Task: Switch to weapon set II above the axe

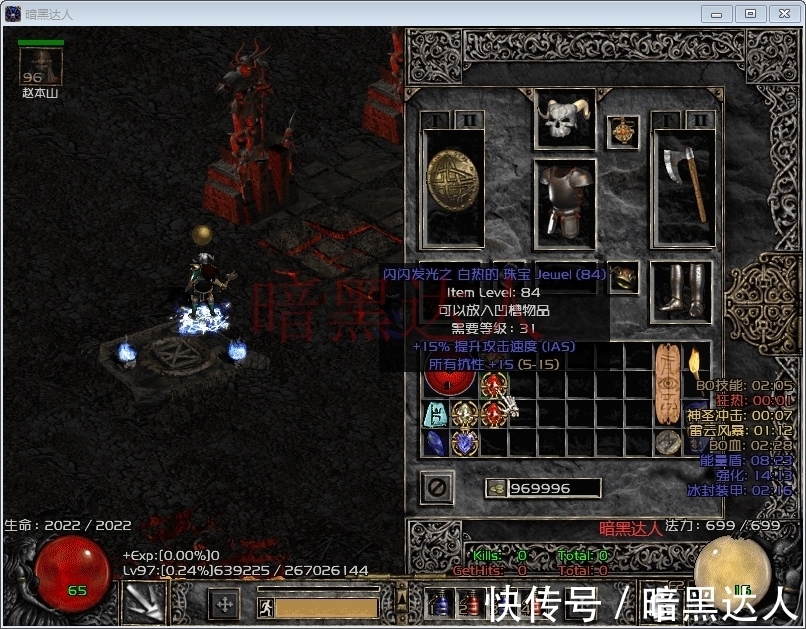Action: tap(699, 120)
